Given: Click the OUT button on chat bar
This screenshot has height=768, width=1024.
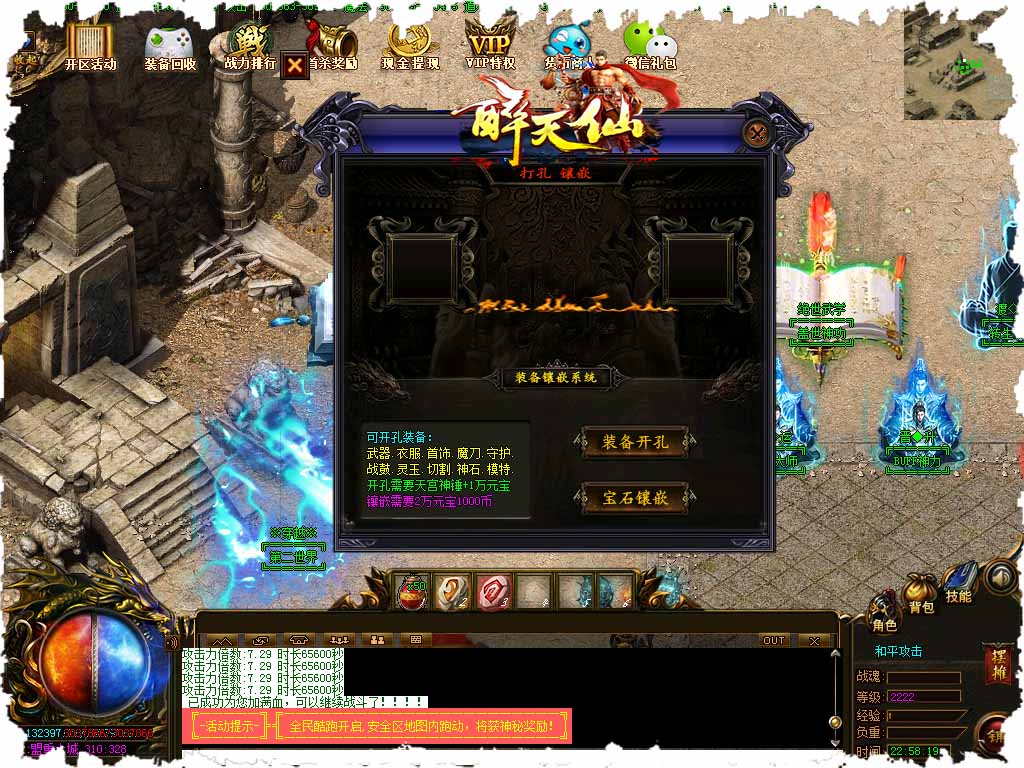Looking at the screenshot, I should [x=773, y=640].
